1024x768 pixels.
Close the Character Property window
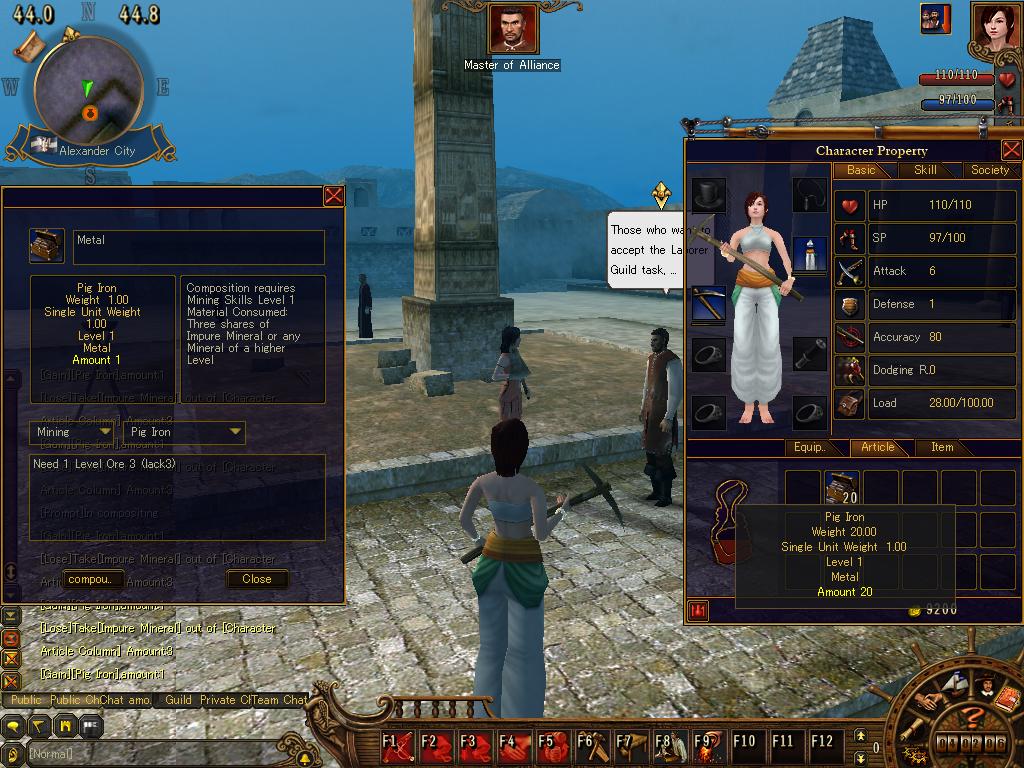[x=1011, y=150]
